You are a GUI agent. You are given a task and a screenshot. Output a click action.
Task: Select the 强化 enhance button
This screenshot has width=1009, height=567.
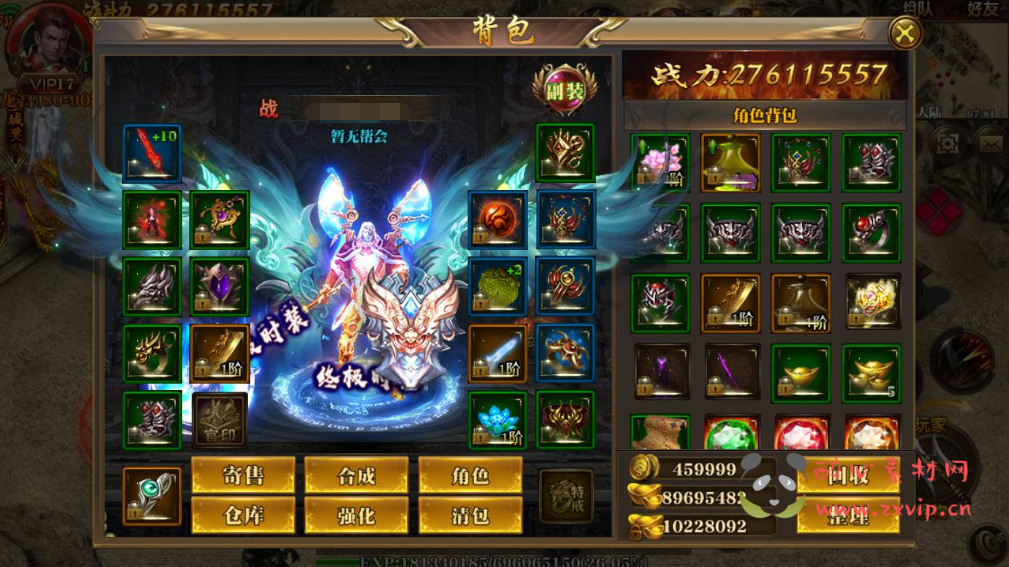tap(356, 516)
